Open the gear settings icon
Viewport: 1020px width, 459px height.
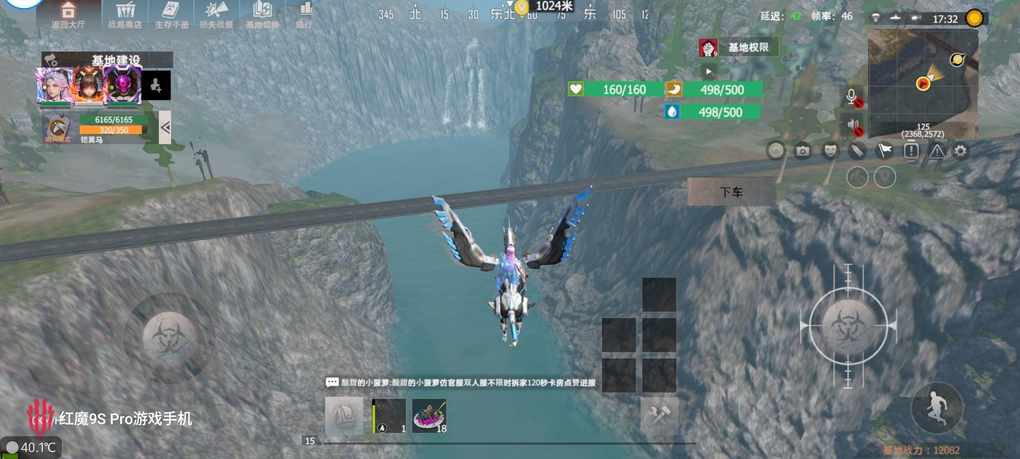[961, 151]
